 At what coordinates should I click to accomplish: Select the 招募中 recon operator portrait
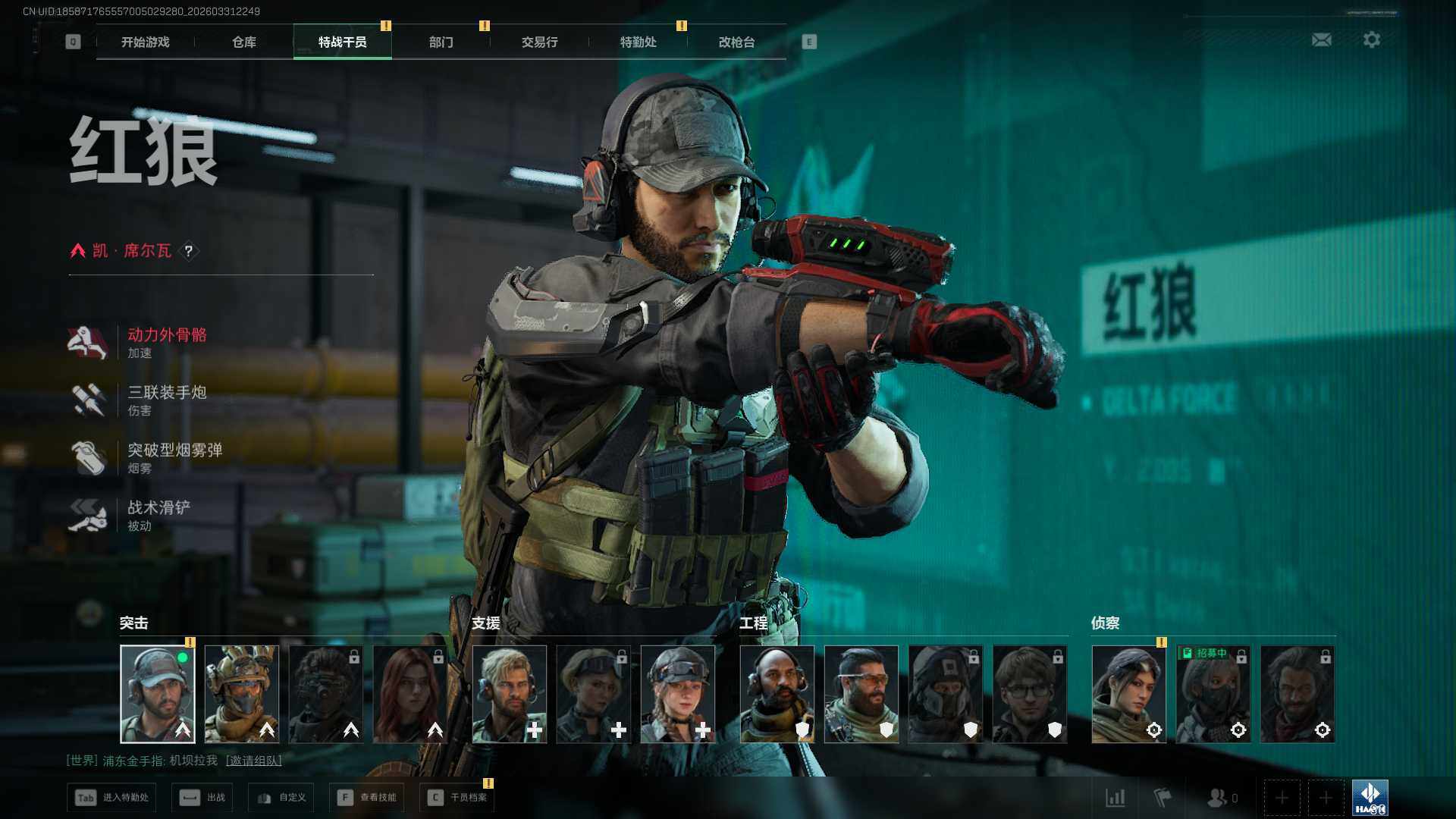1213,694
